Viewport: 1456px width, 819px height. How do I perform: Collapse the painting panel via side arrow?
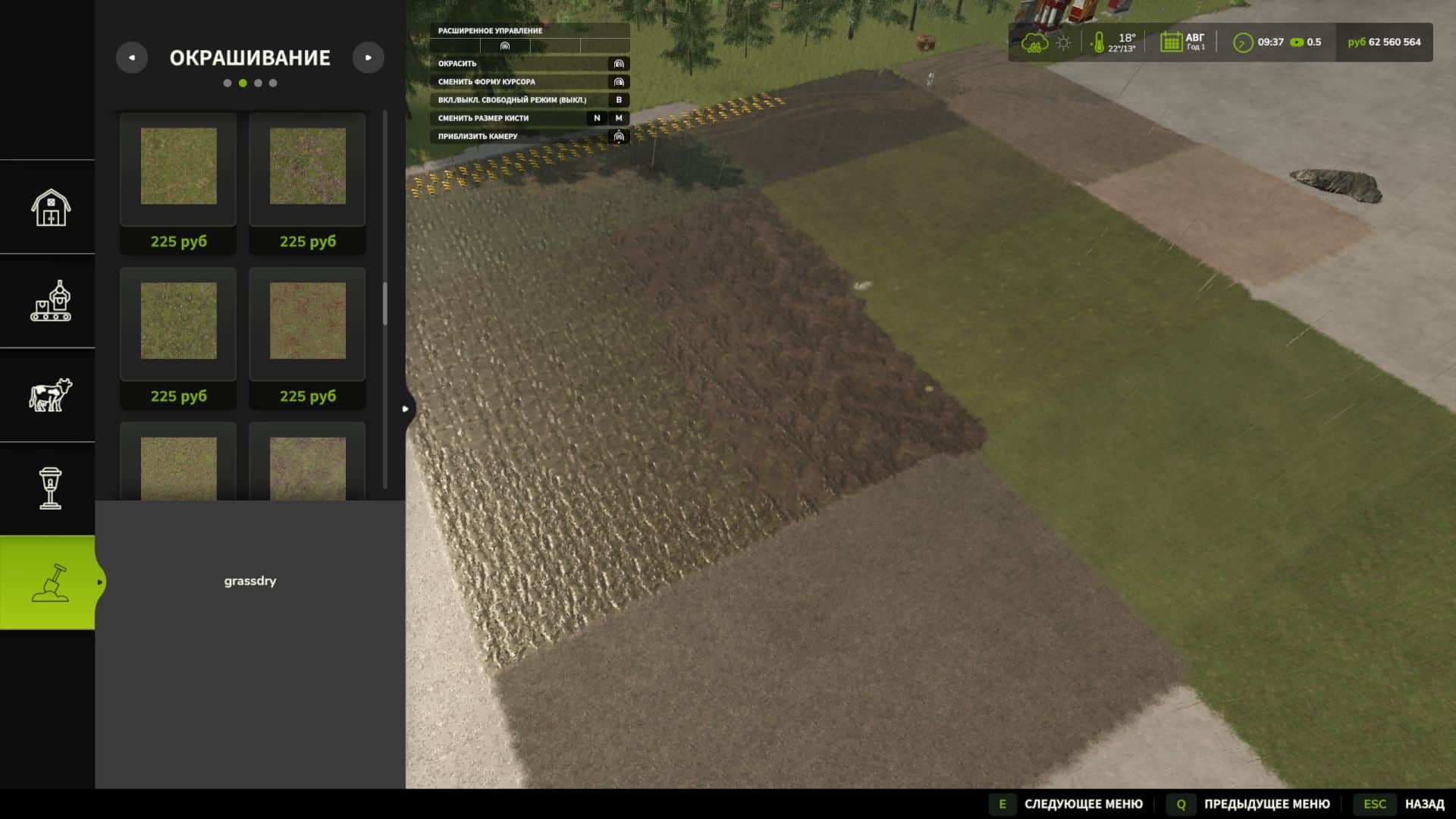pos(406,408)
